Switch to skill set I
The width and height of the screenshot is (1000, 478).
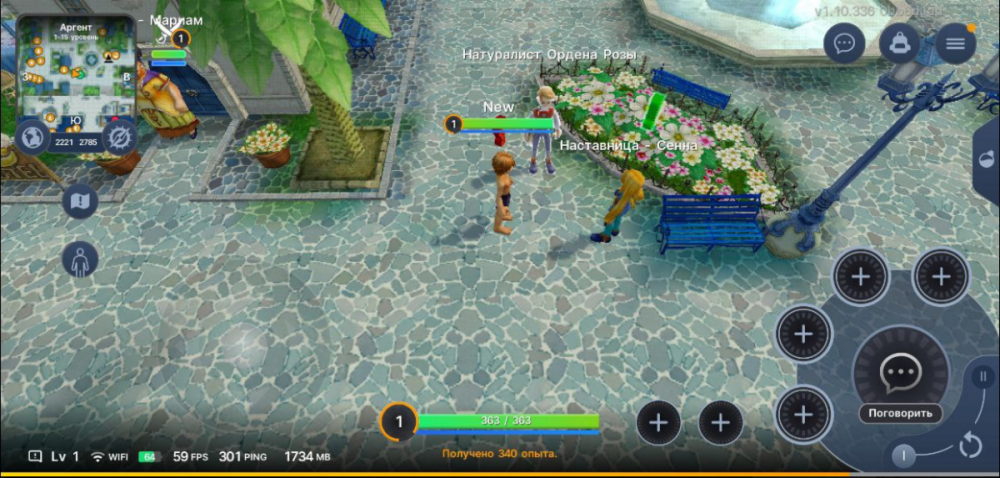point(904,456)
